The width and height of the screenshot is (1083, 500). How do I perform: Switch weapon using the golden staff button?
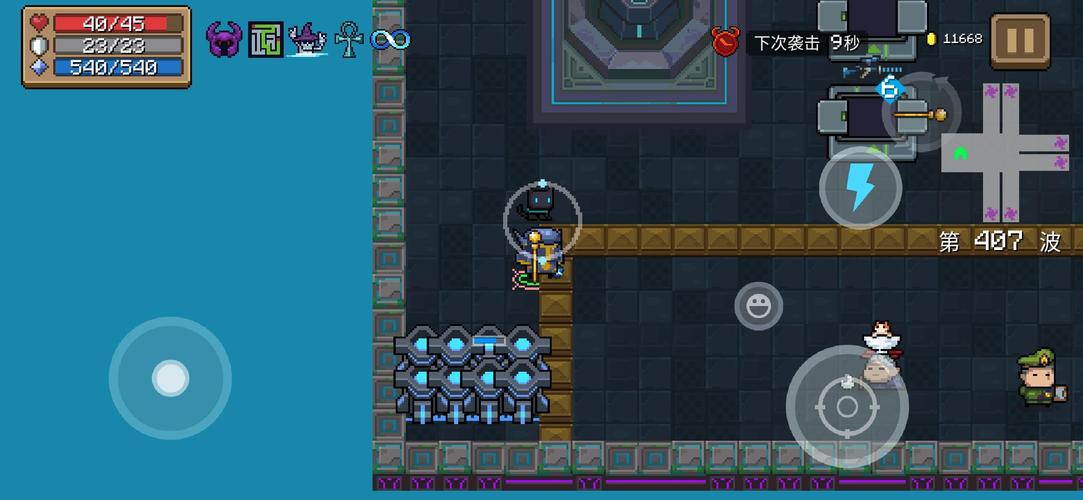[x=921, y=114]
